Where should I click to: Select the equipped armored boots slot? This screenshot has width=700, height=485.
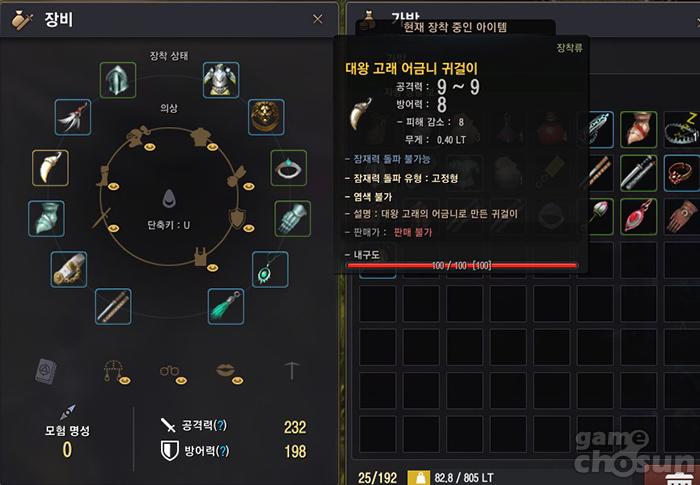pyautogui.click(x=46, y=218)
